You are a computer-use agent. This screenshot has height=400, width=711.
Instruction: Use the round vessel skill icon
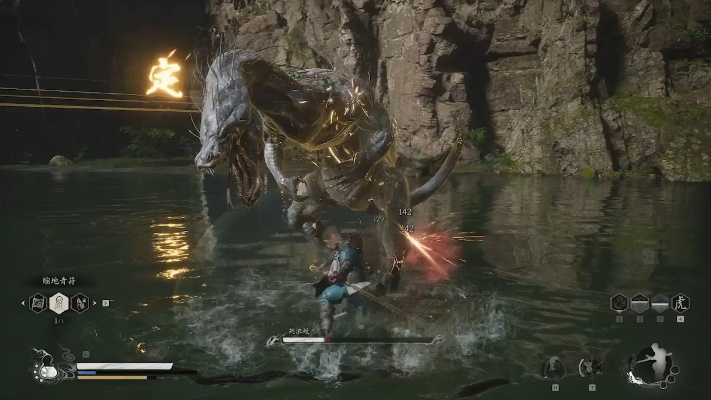tap(591, 368)
